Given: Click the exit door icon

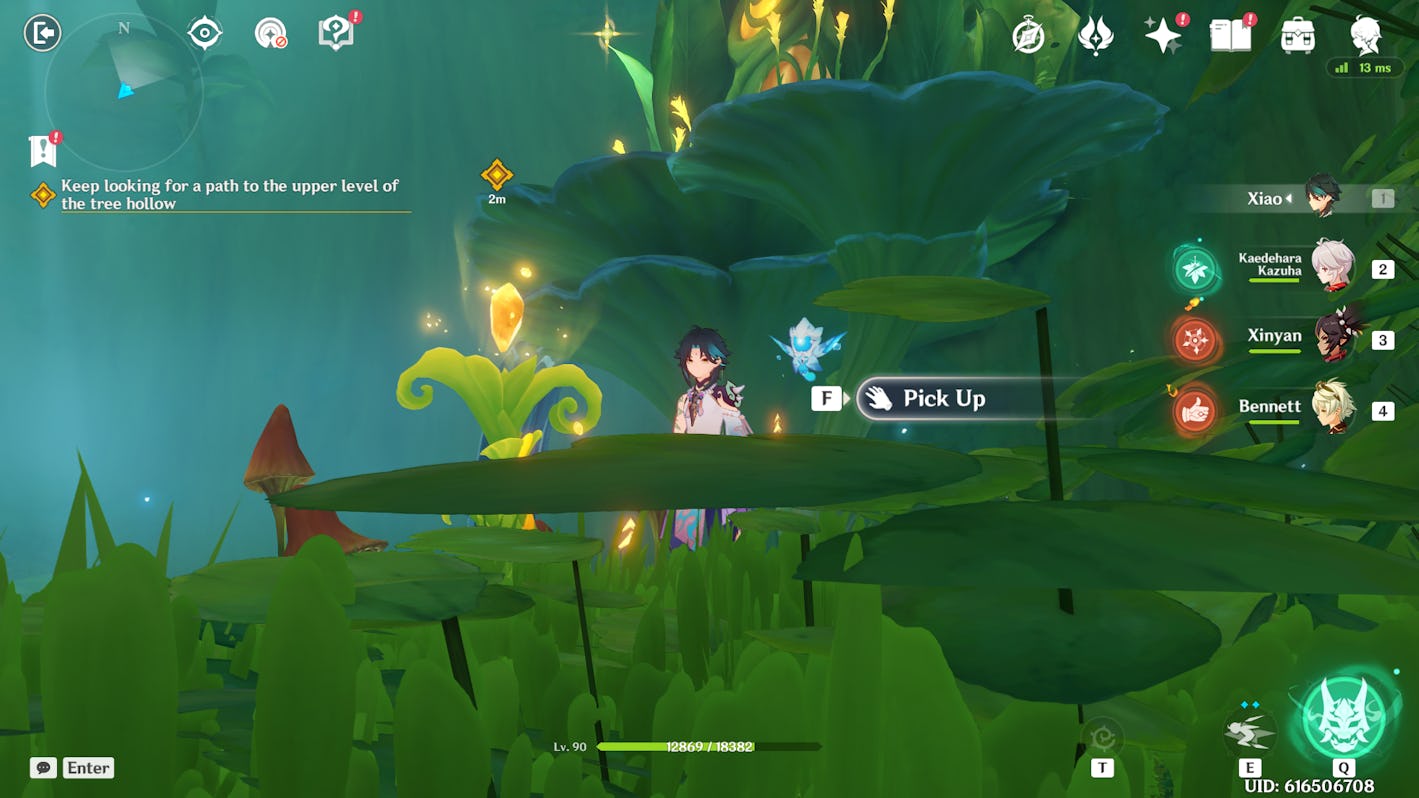Looking at the screenshot, I should 42,33.
